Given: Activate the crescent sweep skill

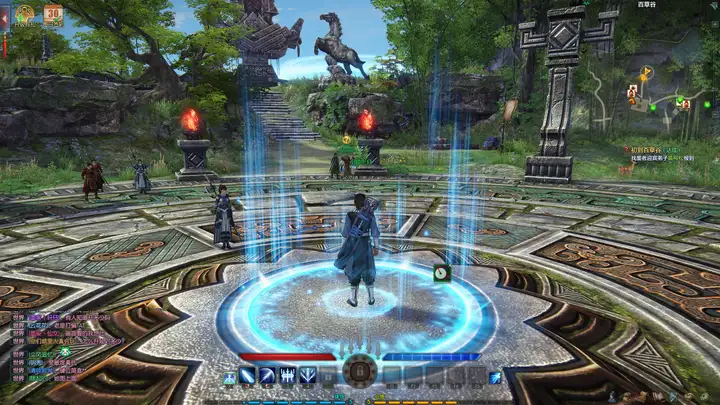Looking at the screenshot, I should (268, 376).
